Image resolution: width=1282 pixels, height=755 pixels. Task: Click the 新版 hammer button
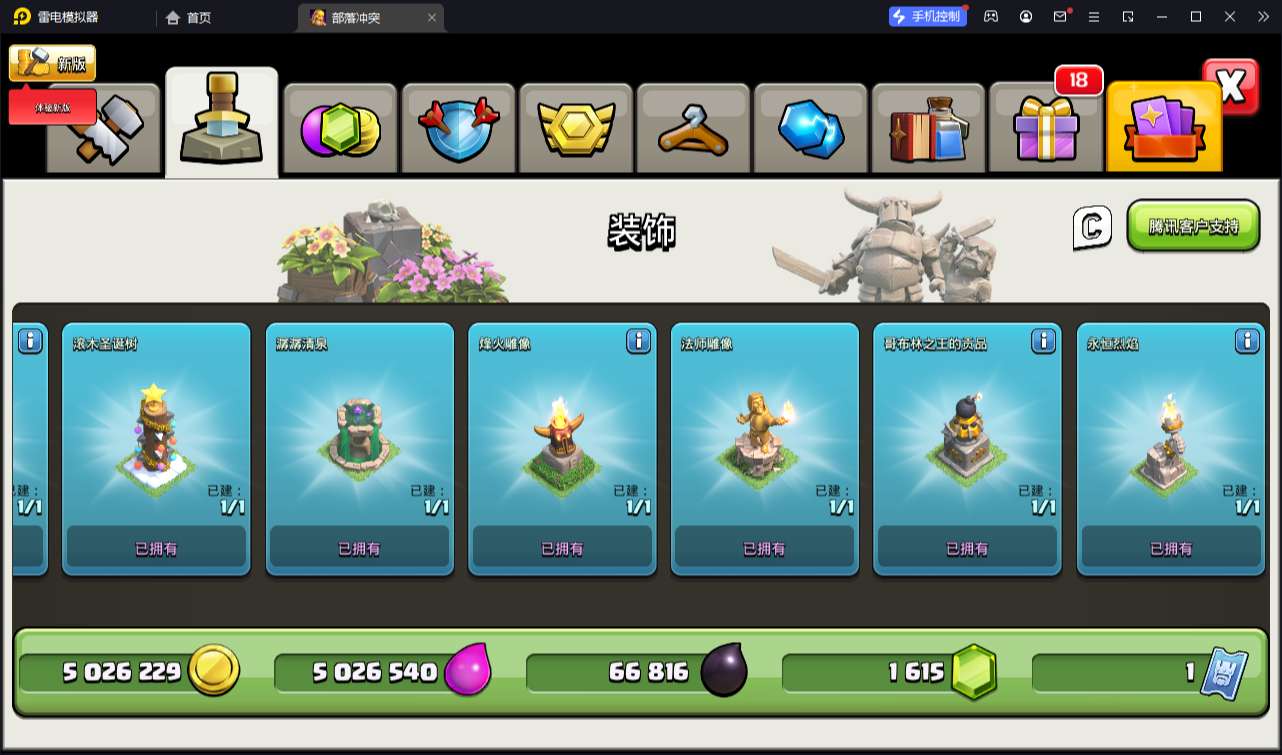[x=52, y=63]
